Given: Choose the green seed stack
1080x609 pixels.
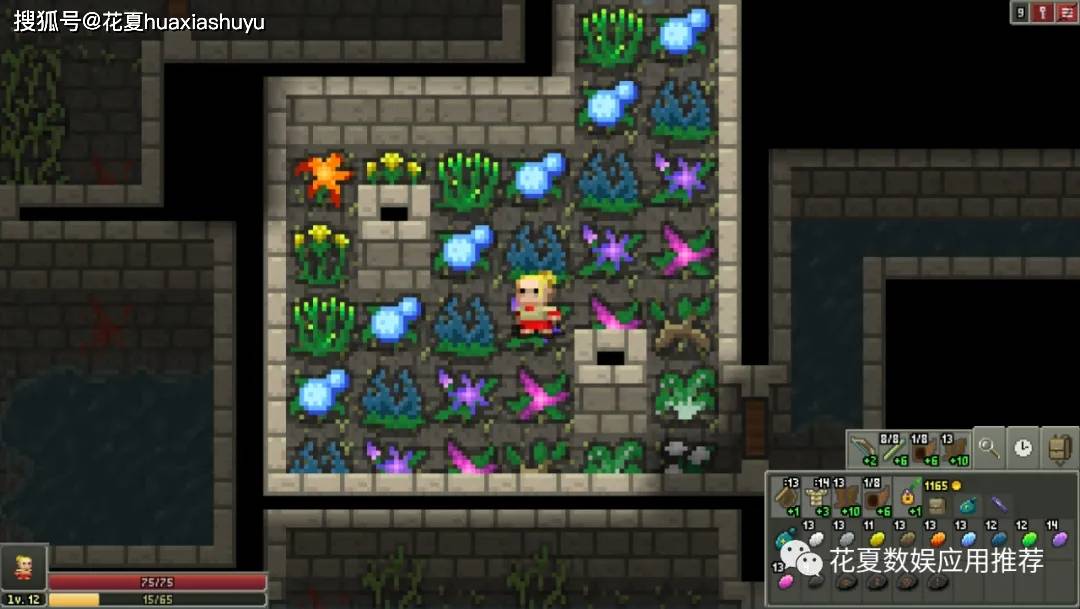Looking at the screenshot, I should pyautogui.click(x=1028, y=539).
